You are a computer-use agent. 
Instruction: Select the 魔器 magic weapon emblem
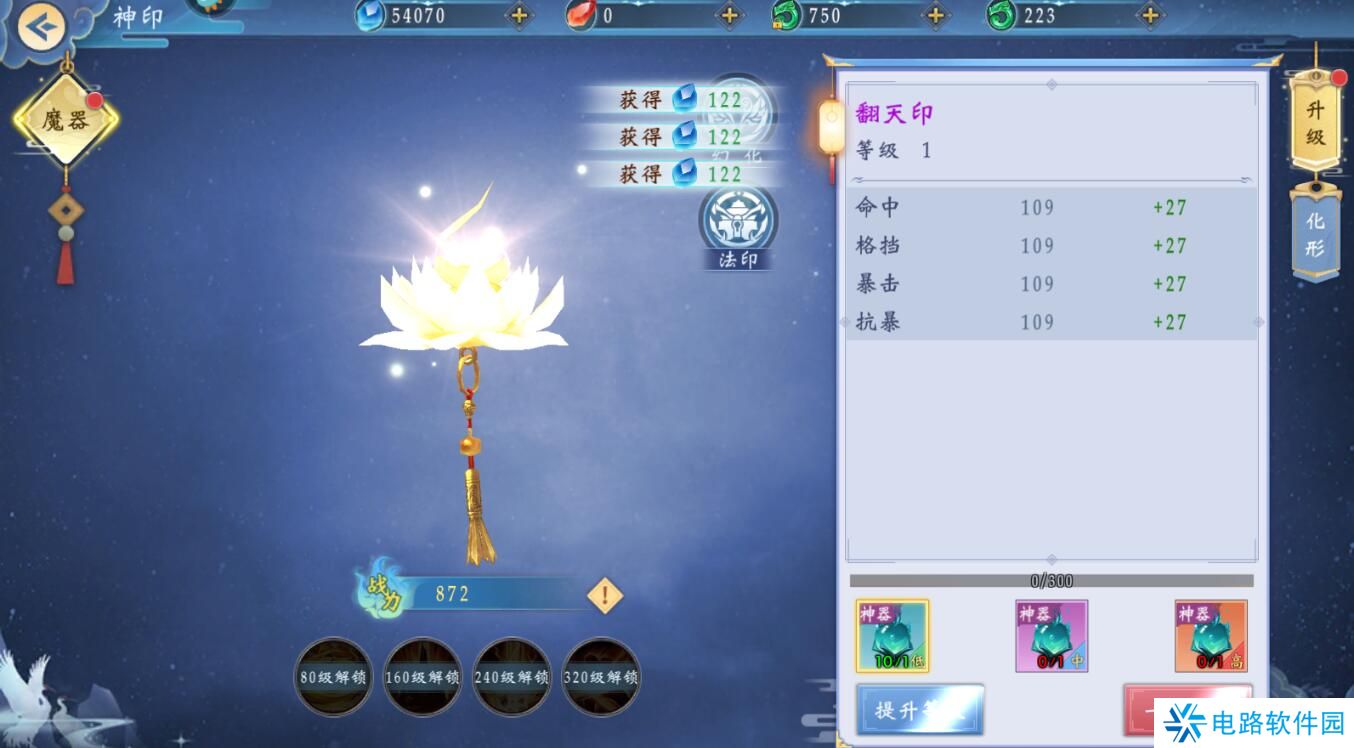(67, 117)
